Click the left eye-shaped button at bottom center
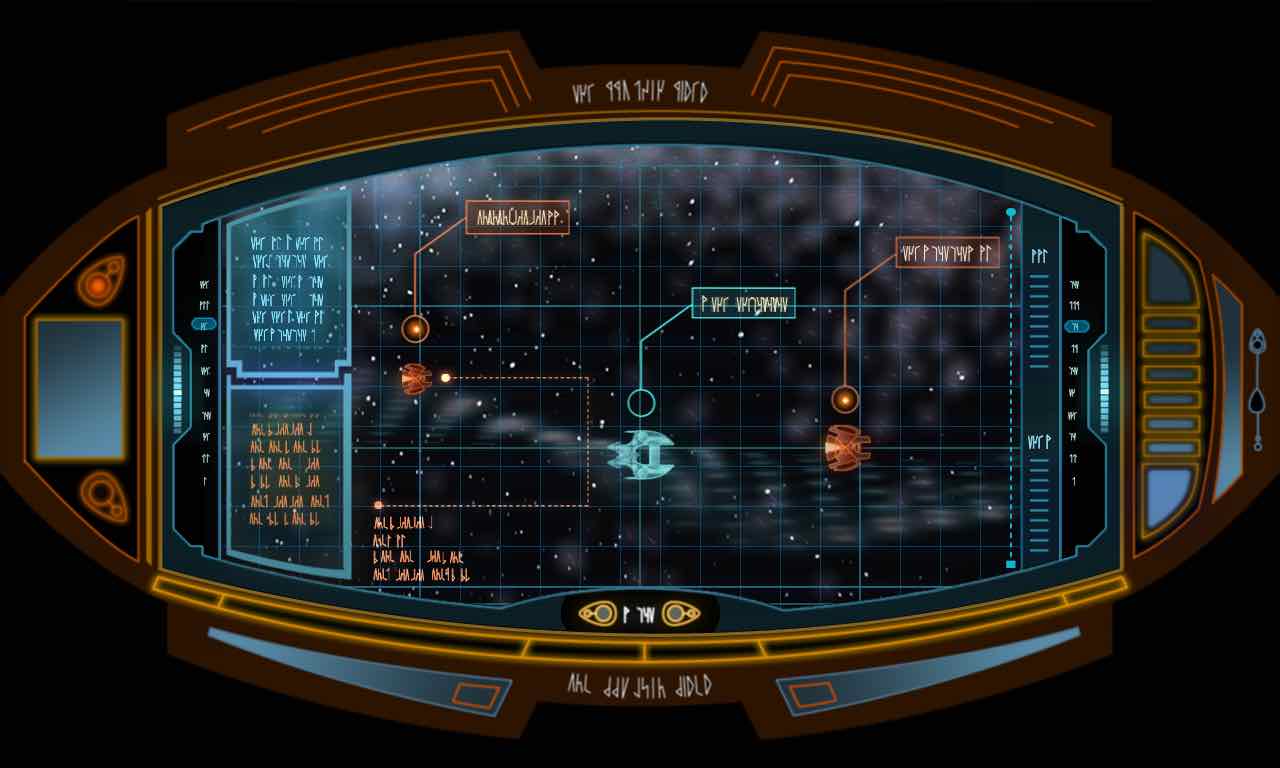The image size is (1280, 768). [x=598, y=613]
